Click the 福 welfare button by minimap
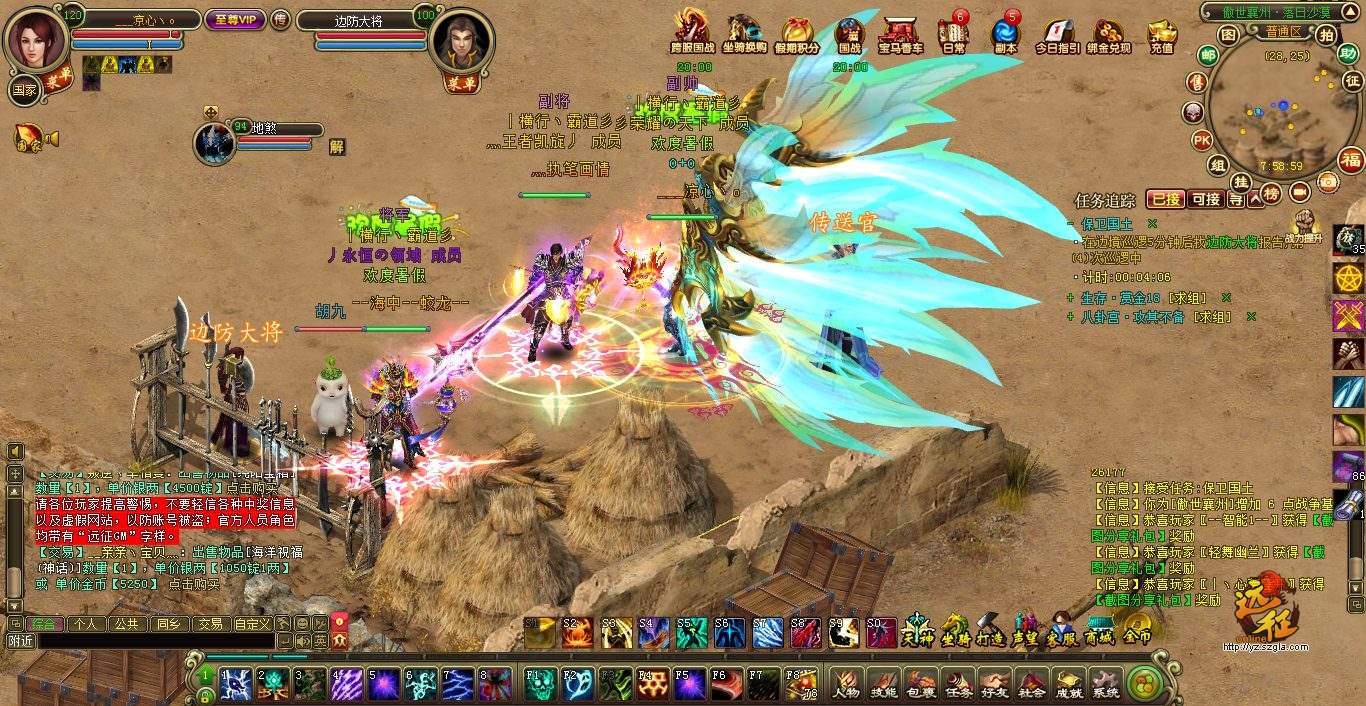 1351,160
